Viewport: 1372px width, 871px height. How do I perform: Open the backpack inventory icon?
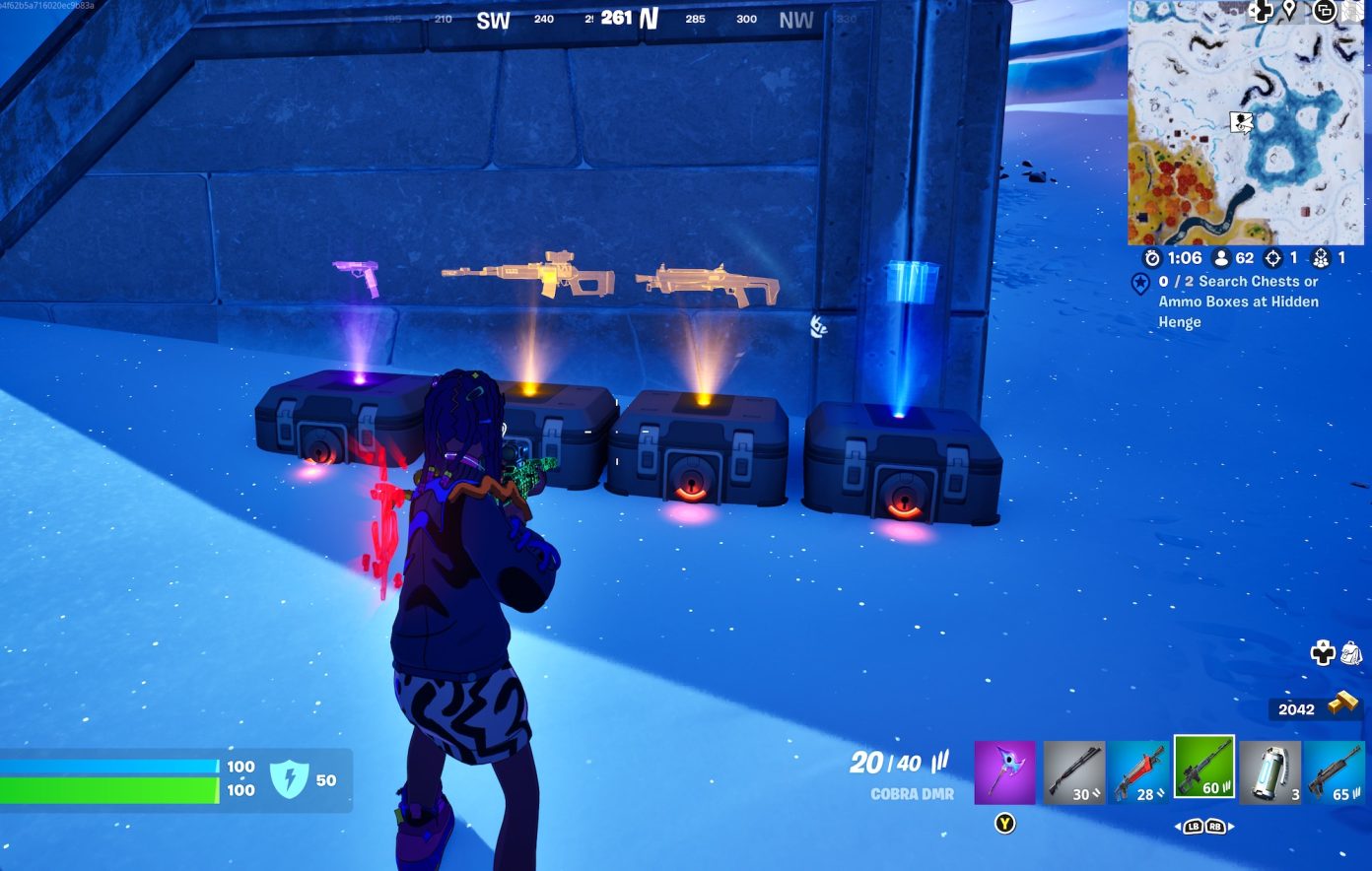tap(1350, 653)
